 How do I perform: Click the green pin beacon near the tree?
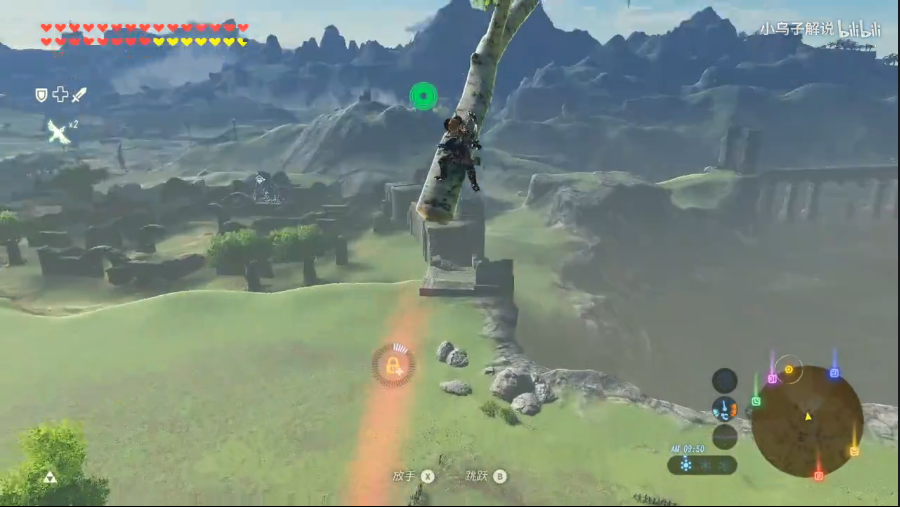424,96
